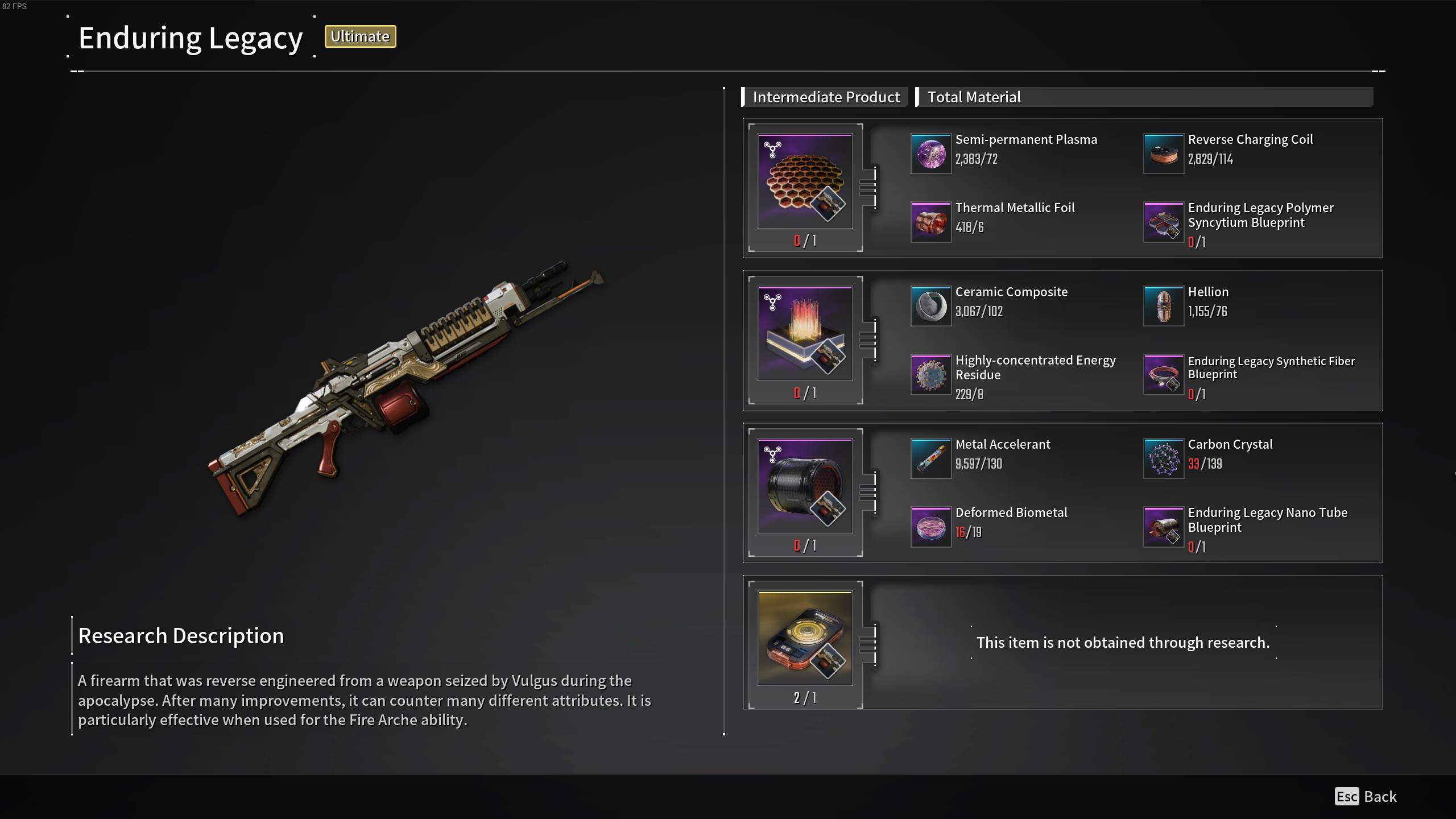Click the Back button
Viewport: 1456px width, 819px height.
pos(1366,796)
